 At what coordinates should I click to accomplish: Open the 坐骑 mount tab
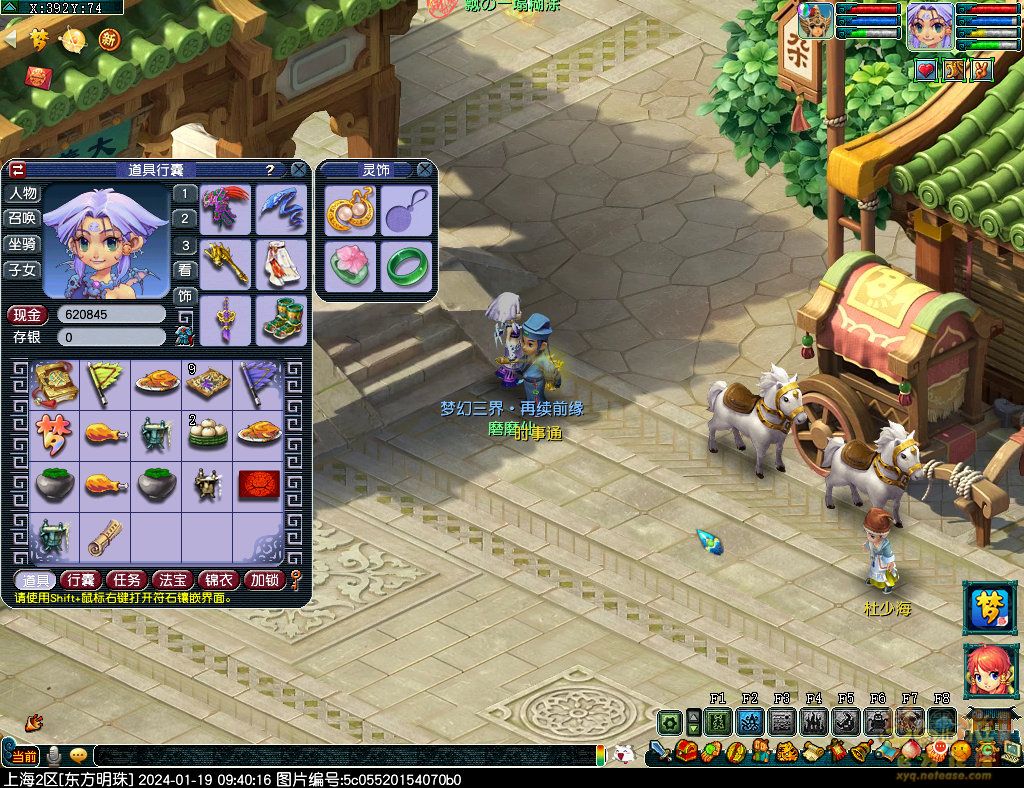pyautogui.click(x=22, y=244)
